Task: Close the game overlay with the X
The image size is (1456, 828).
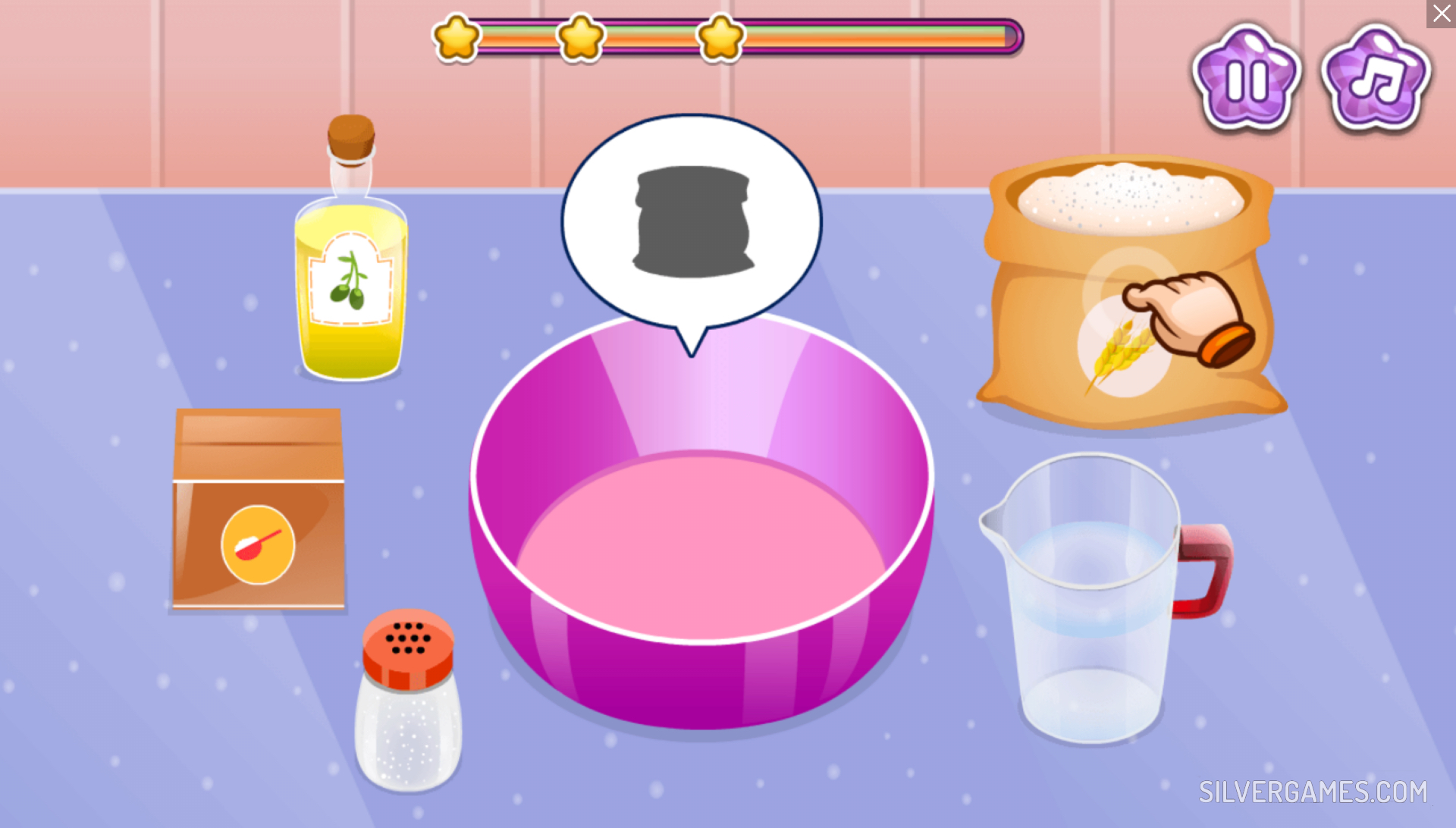Action: [1441, 14]
